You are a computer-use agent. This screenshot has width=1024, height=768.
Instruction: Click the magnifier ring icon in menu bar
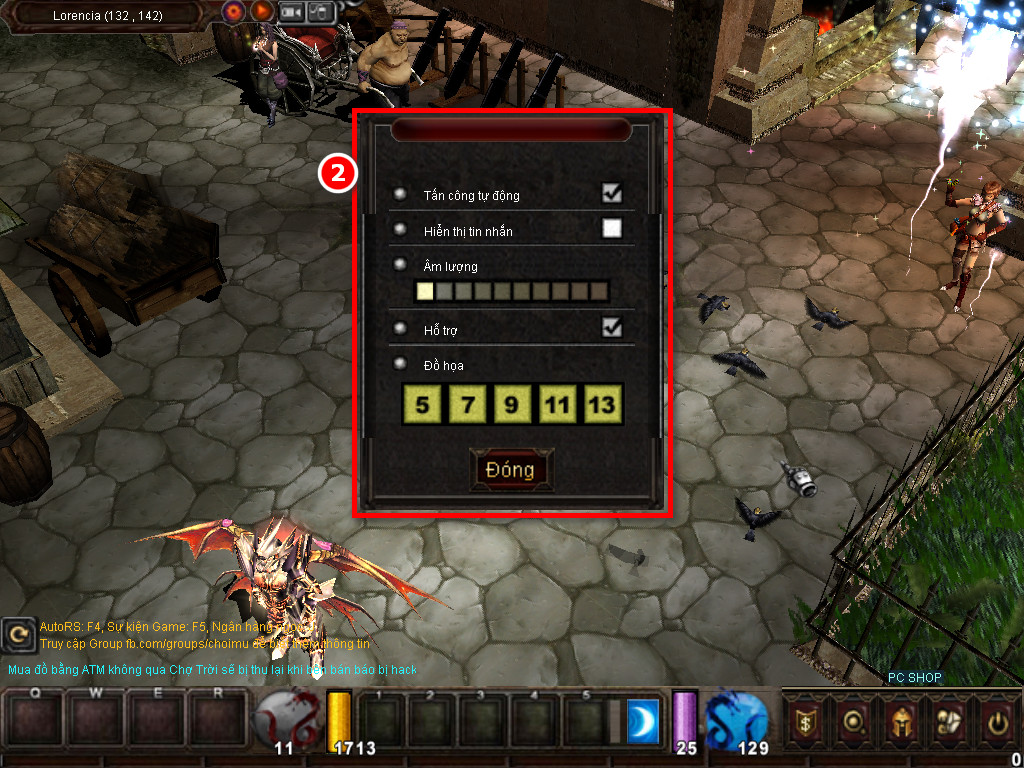(854, 719)
